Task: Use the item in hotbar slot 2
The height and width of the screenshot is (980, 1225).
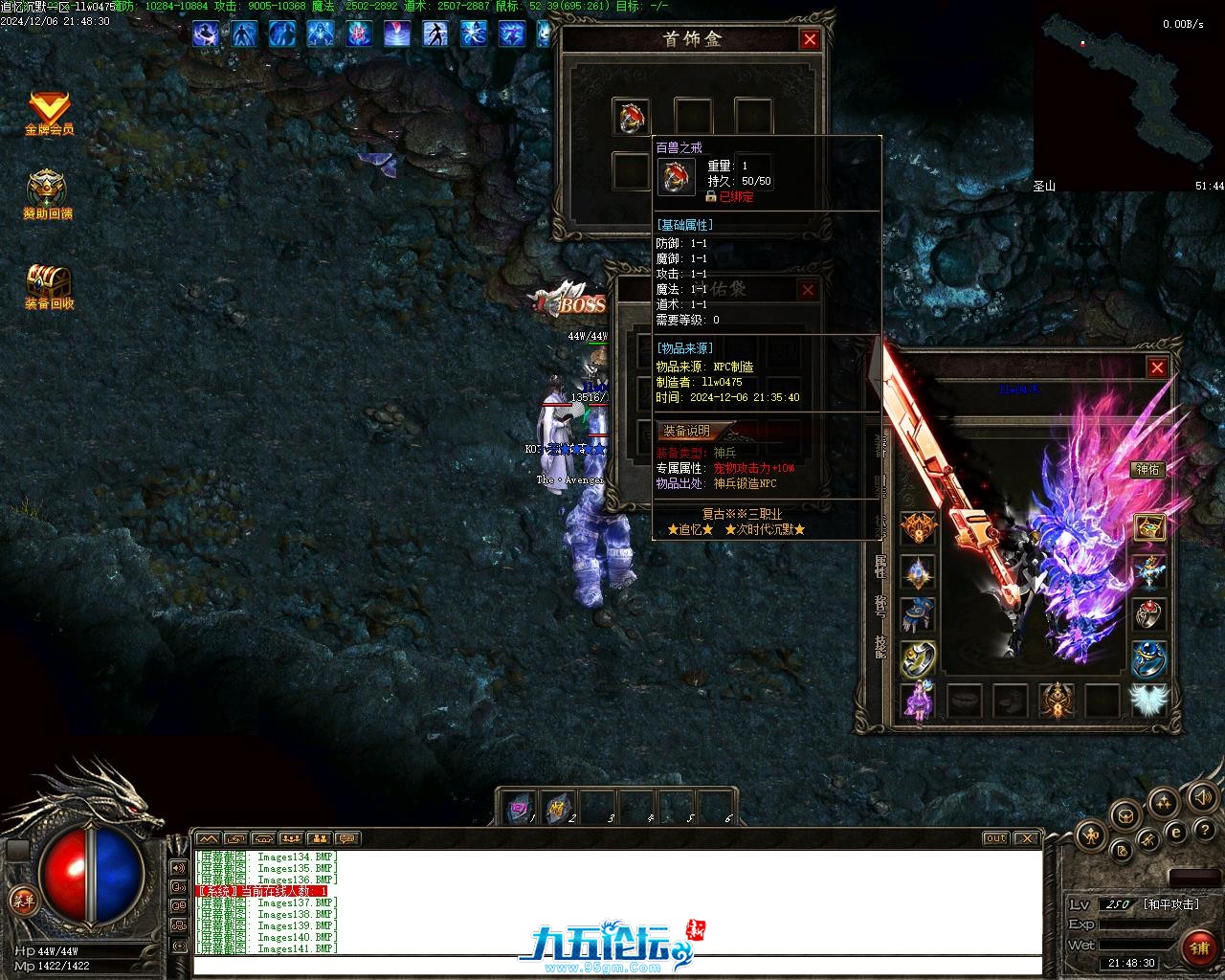Action: tap(559, 809)
